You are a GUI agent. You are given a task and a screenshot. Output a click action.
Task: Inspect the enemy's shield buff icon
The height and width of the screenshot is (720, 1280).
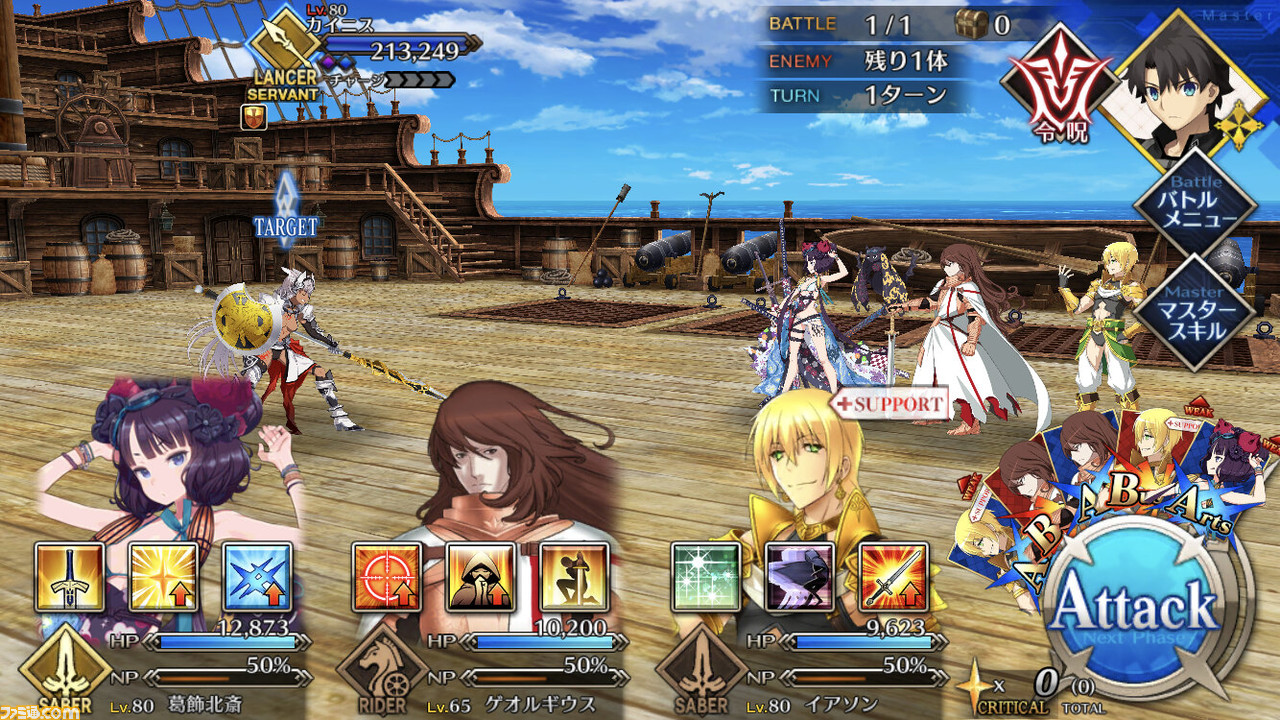pos(253,118)
